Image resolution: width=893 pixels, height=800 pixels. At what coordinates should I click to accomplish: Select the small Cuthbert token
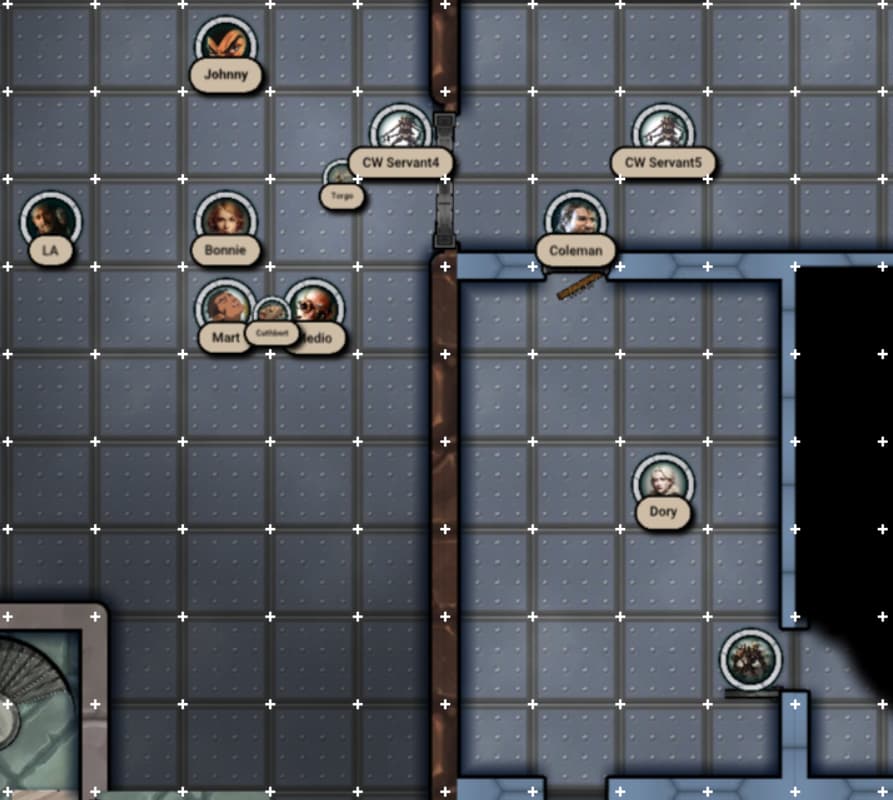(271, 314)
